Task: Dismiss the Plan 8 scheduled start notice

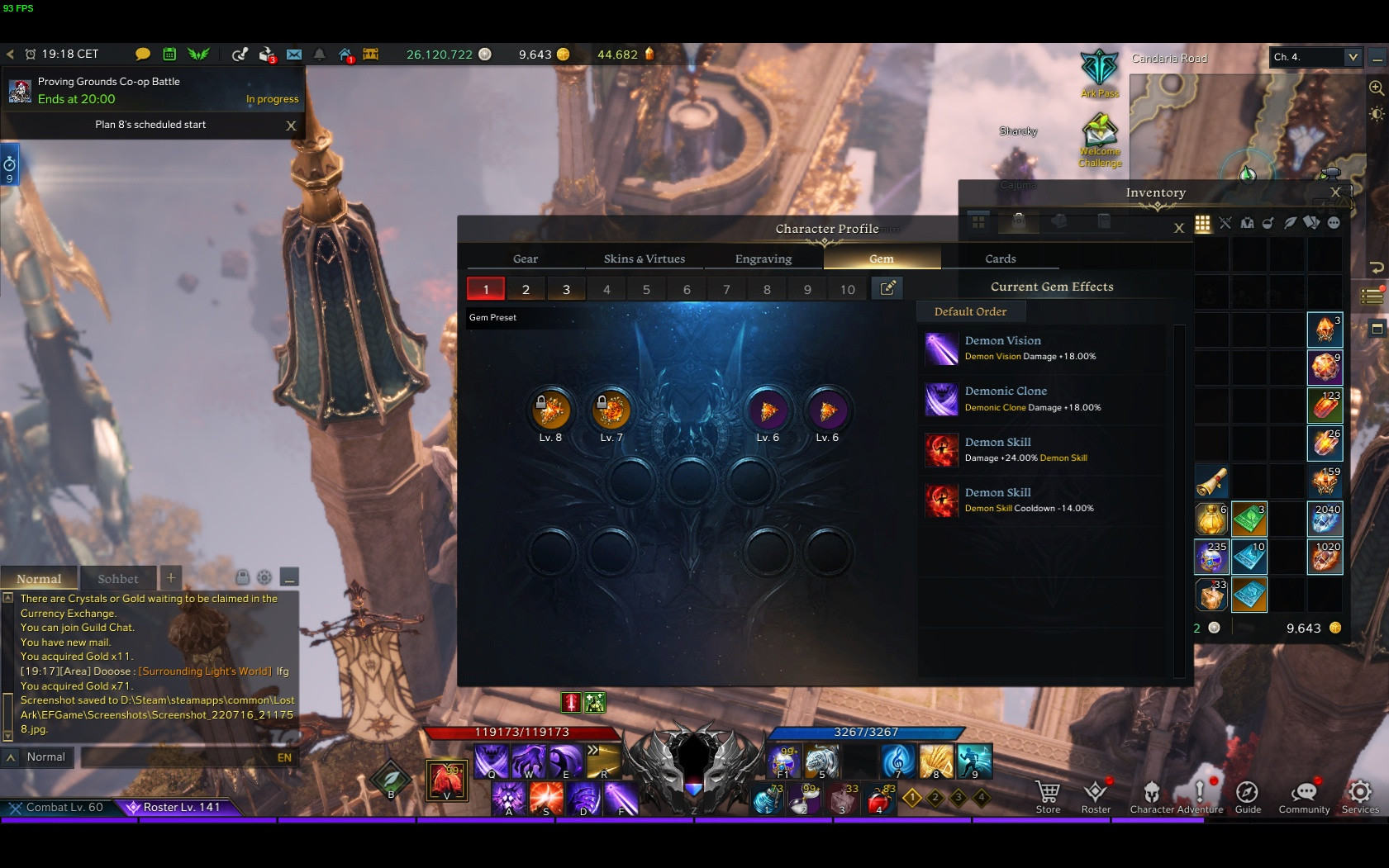Action: pos(291,126)
